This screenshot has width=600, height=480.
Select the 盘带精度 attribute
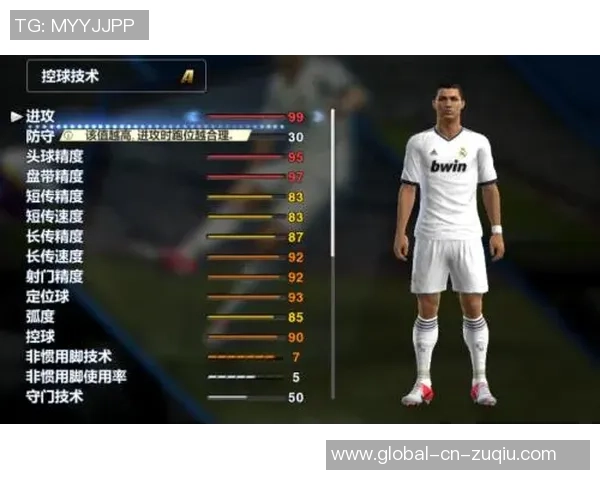(x=54, y=177)
